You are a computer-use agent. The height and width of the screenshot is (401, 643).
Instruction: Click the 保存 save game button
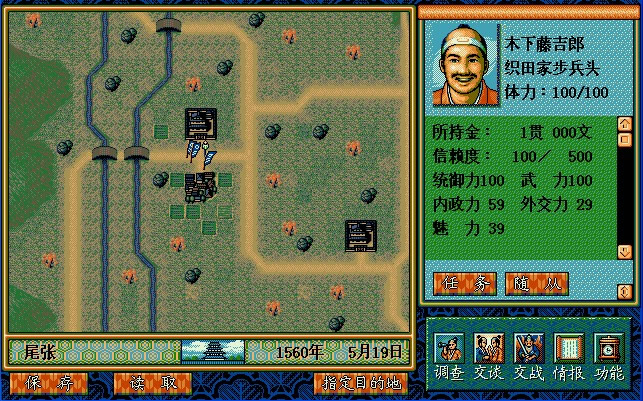pos(43,383)
